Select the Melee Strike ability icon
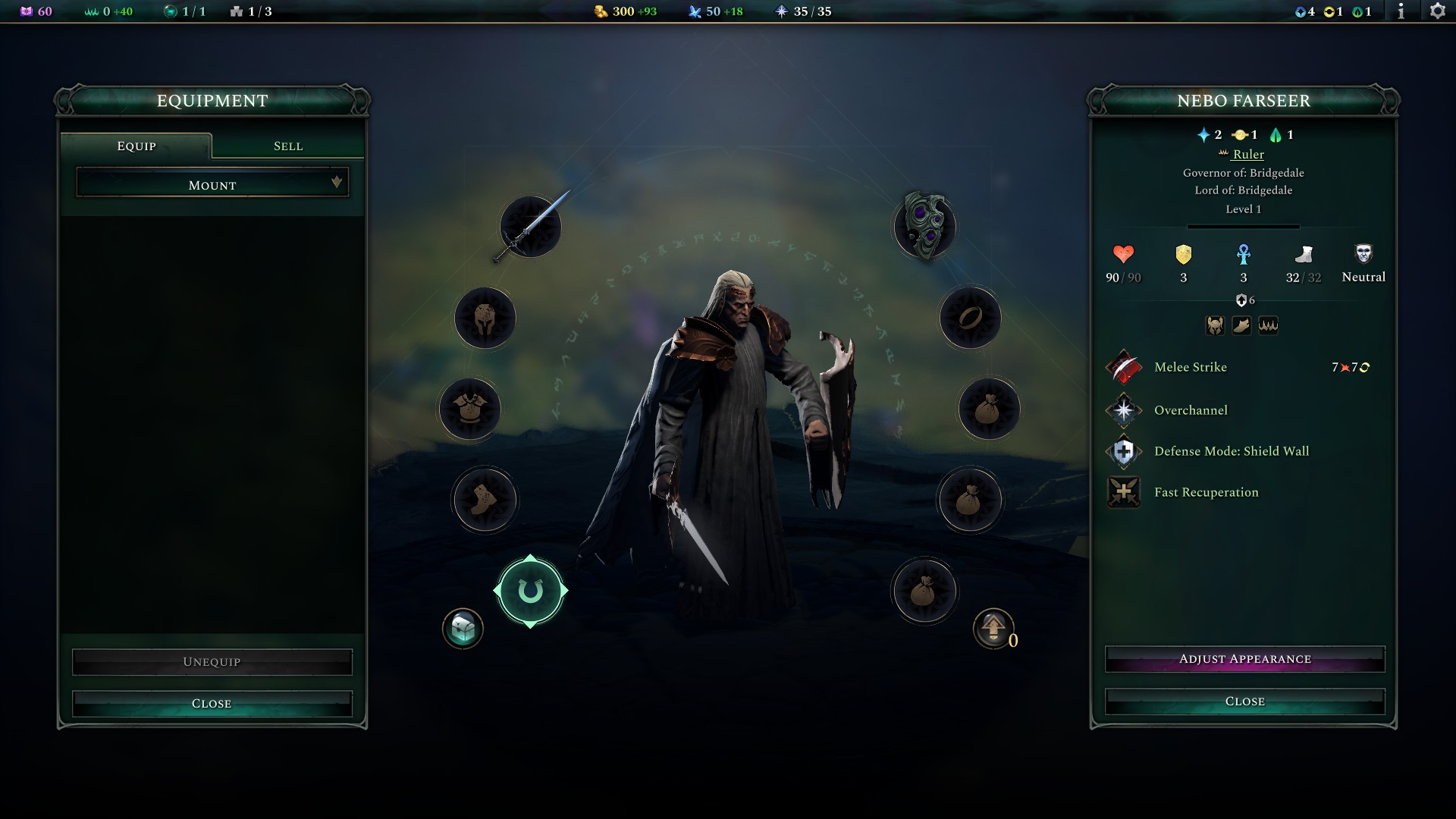The width and height of the screenshot is (1456, 819). click(1123, 368)
